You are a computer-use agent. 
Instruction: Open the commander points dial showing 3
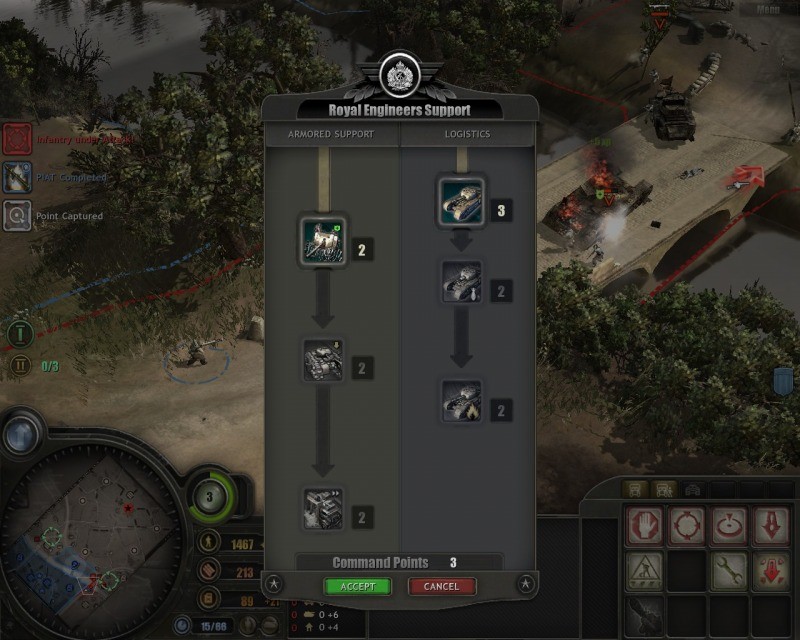pos(210,496)
